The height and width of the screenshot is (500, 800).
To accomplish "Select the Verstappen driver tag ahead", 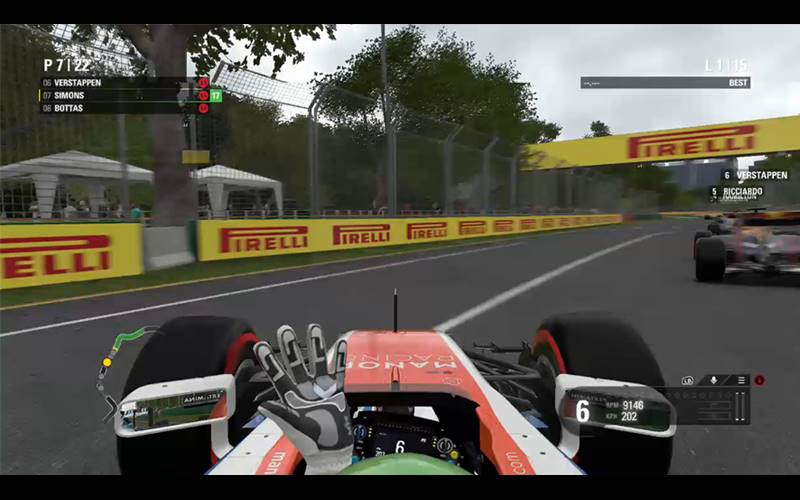I will click(x=755, y=175).
